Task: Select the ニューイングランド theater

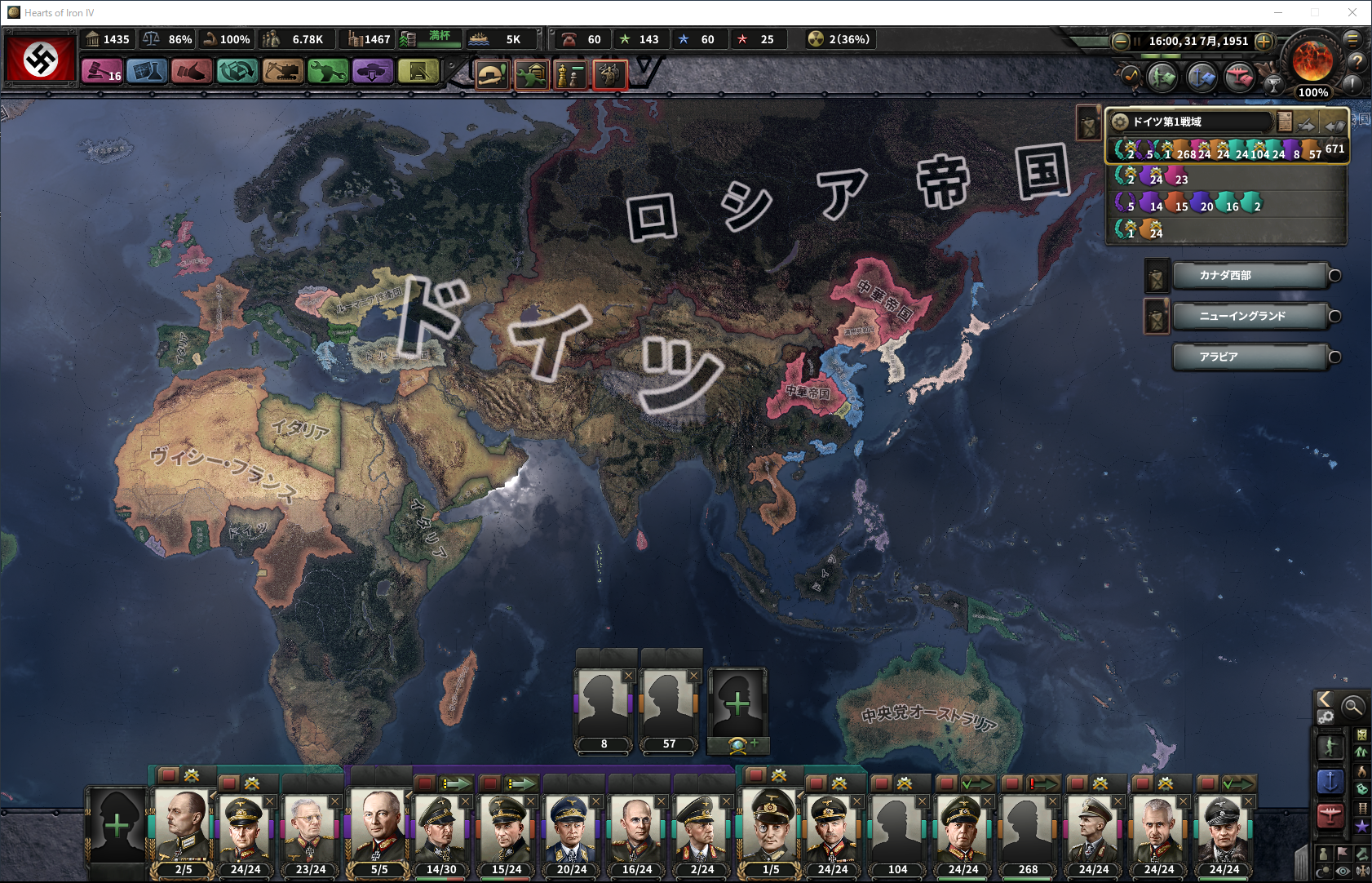Action: tap(1249, 317)
